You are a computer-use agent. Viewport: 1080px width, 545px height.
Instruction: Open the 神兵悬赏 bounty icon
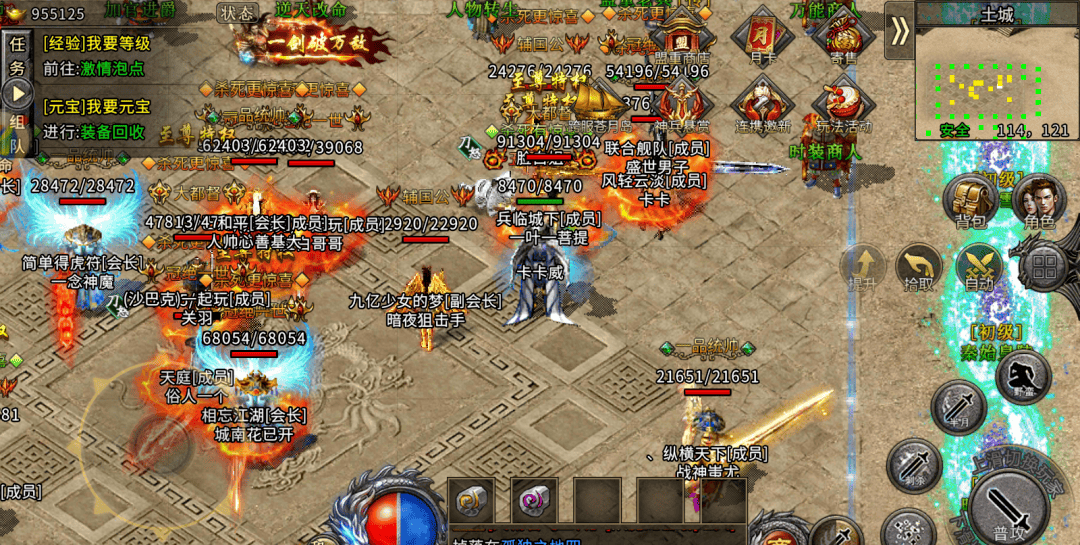pos(681,104)
